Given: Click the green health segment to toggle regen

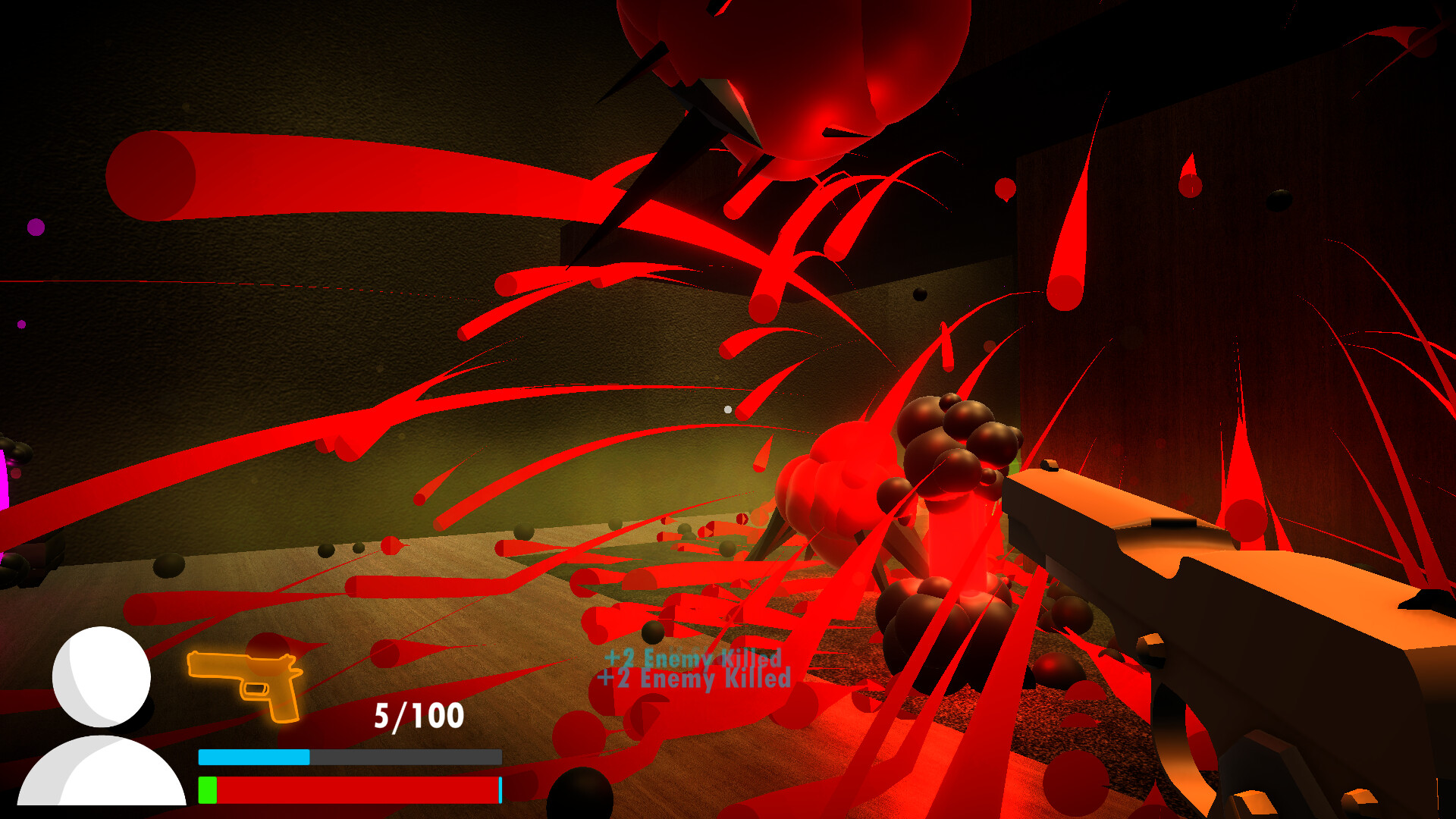Looking at the screenshot, I should pos(207,789).
